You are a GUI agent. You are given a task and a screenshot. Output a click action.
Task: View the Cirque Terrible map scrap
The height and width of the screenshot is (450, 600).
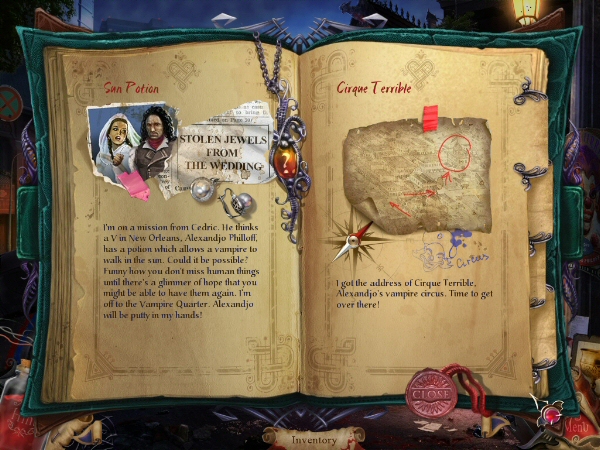[417, 177]
